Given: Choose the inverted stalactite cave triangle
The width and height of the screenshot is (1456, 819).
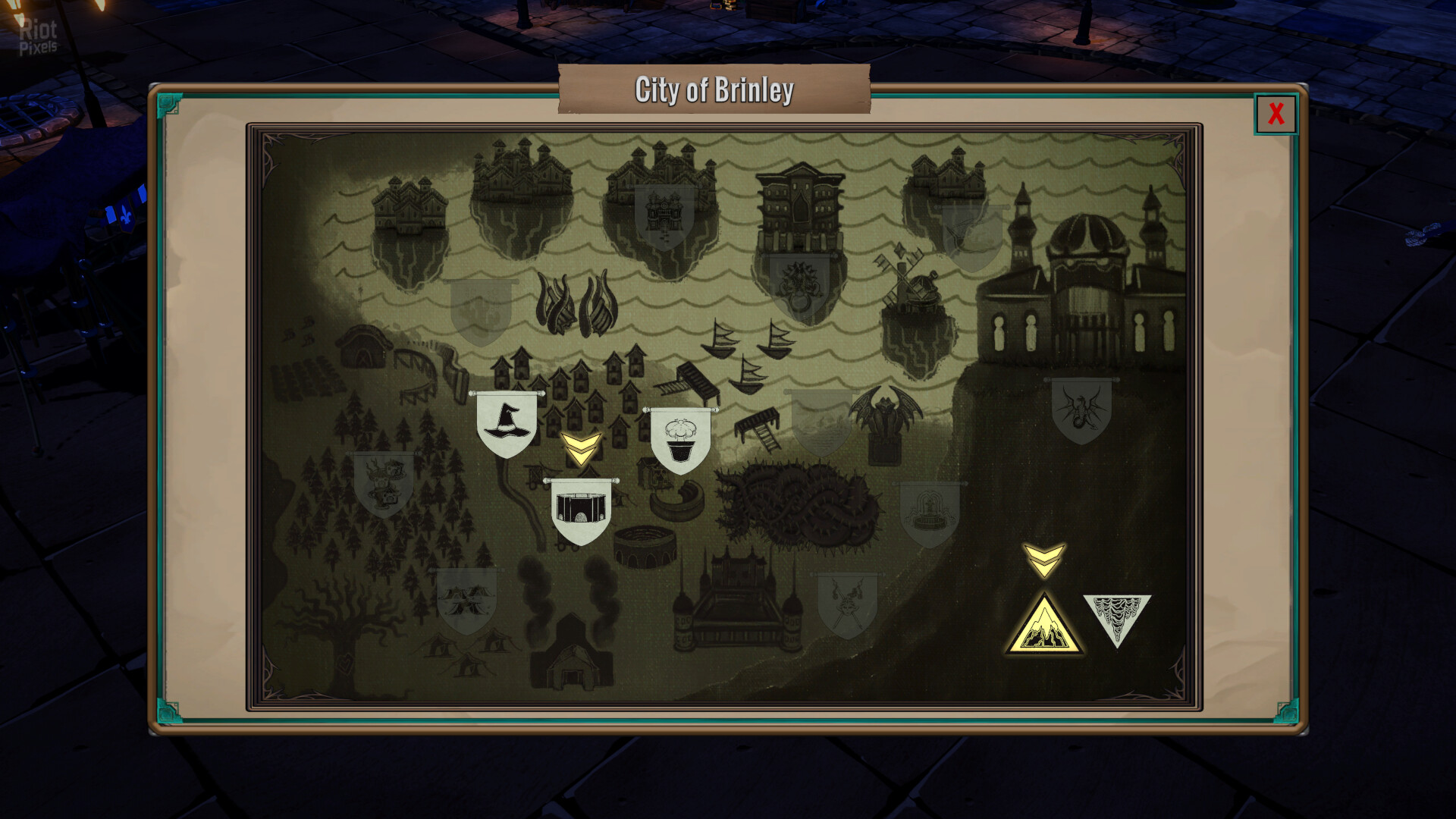Looking at the screenshot, I should 1116,615.
